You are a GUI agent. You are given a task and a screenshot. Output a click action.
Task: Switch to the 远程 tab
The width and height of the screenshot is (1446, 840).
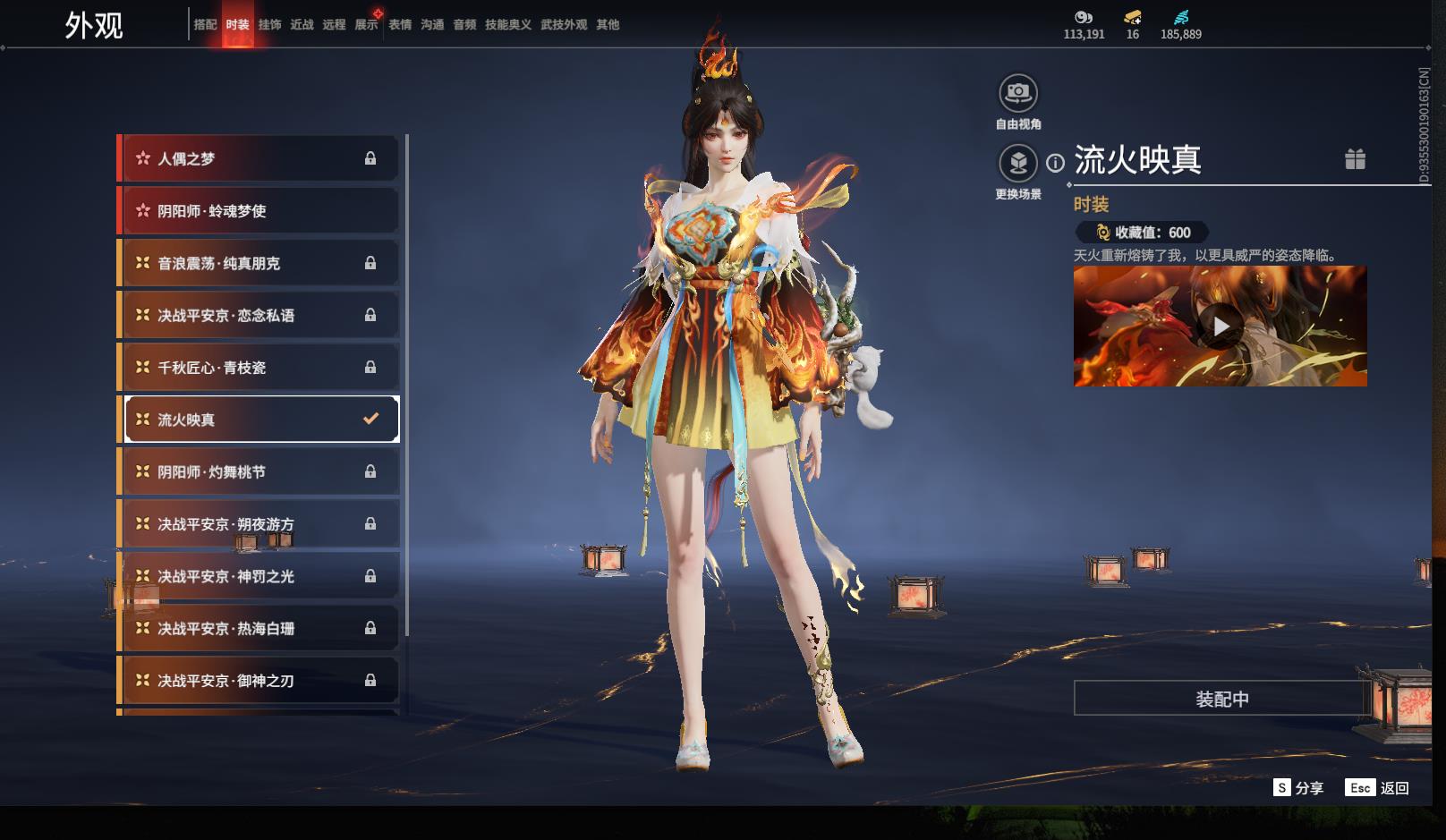click(x=334, y=25)
